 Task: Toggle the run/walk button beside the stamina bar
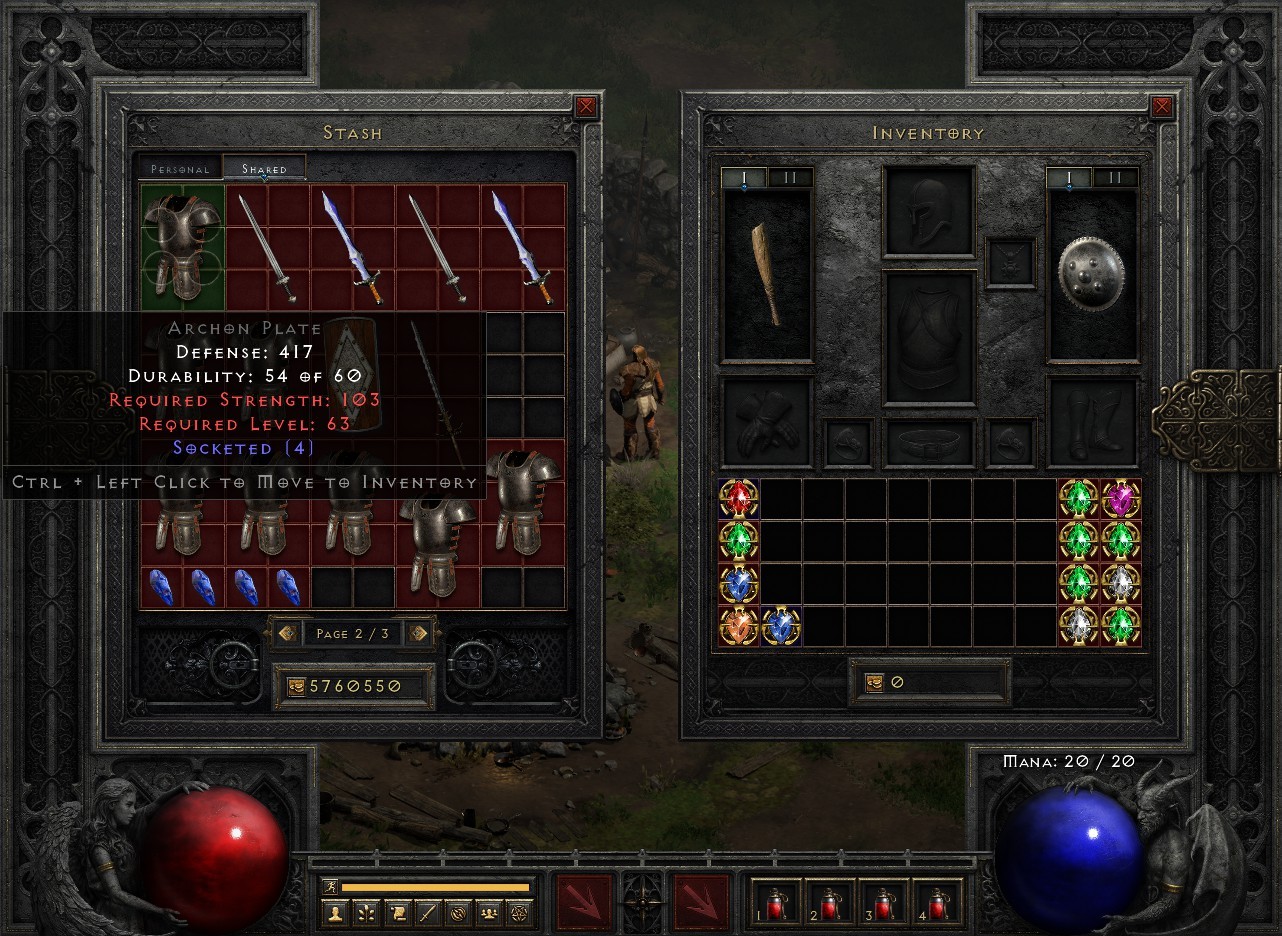coord(330,888)
